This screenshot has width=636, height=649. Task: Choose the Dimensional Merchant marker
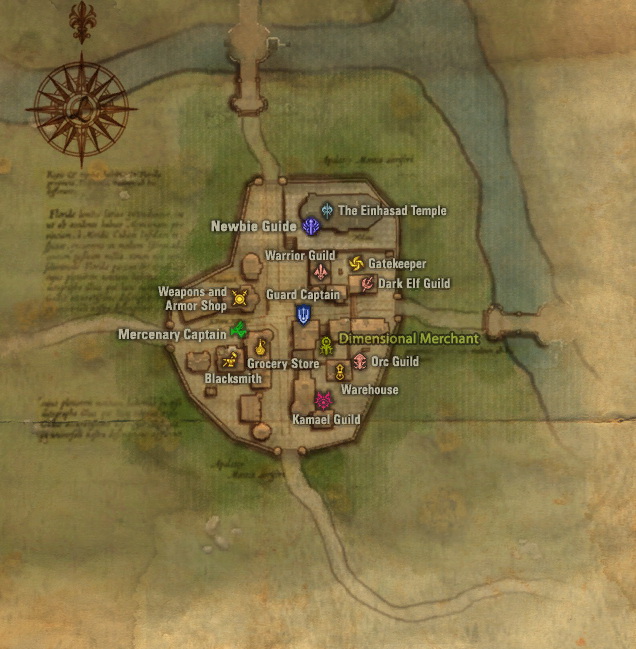326,345
